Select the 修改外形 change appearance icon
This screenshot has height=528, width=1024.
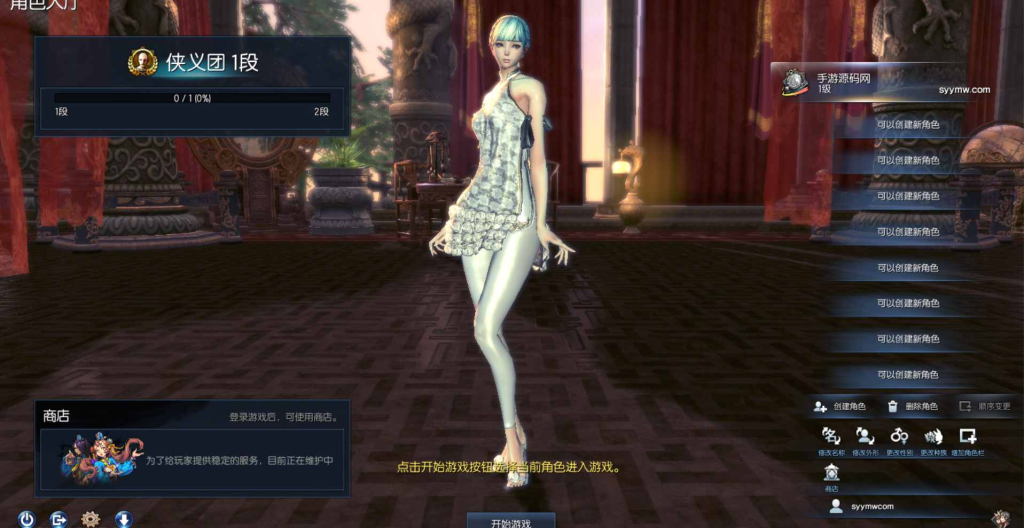click(x=865, y=437)
